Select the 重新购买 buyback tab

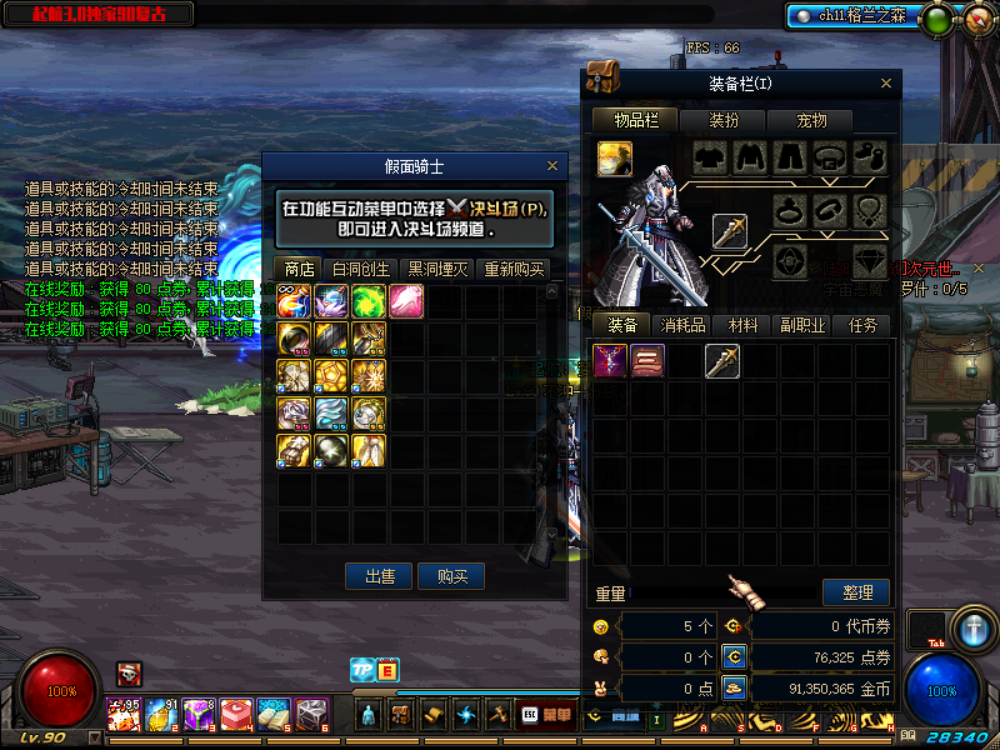point(514,270)
